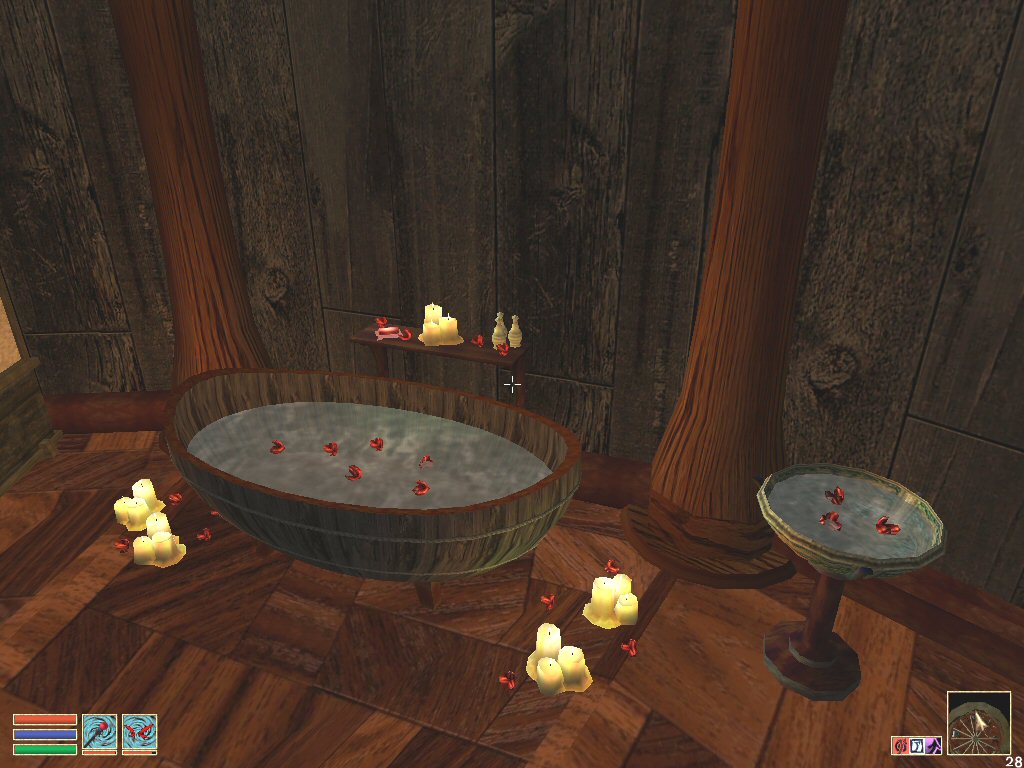
Task: Open the selected spell icon with red wings
Action: tap(140, 733)
